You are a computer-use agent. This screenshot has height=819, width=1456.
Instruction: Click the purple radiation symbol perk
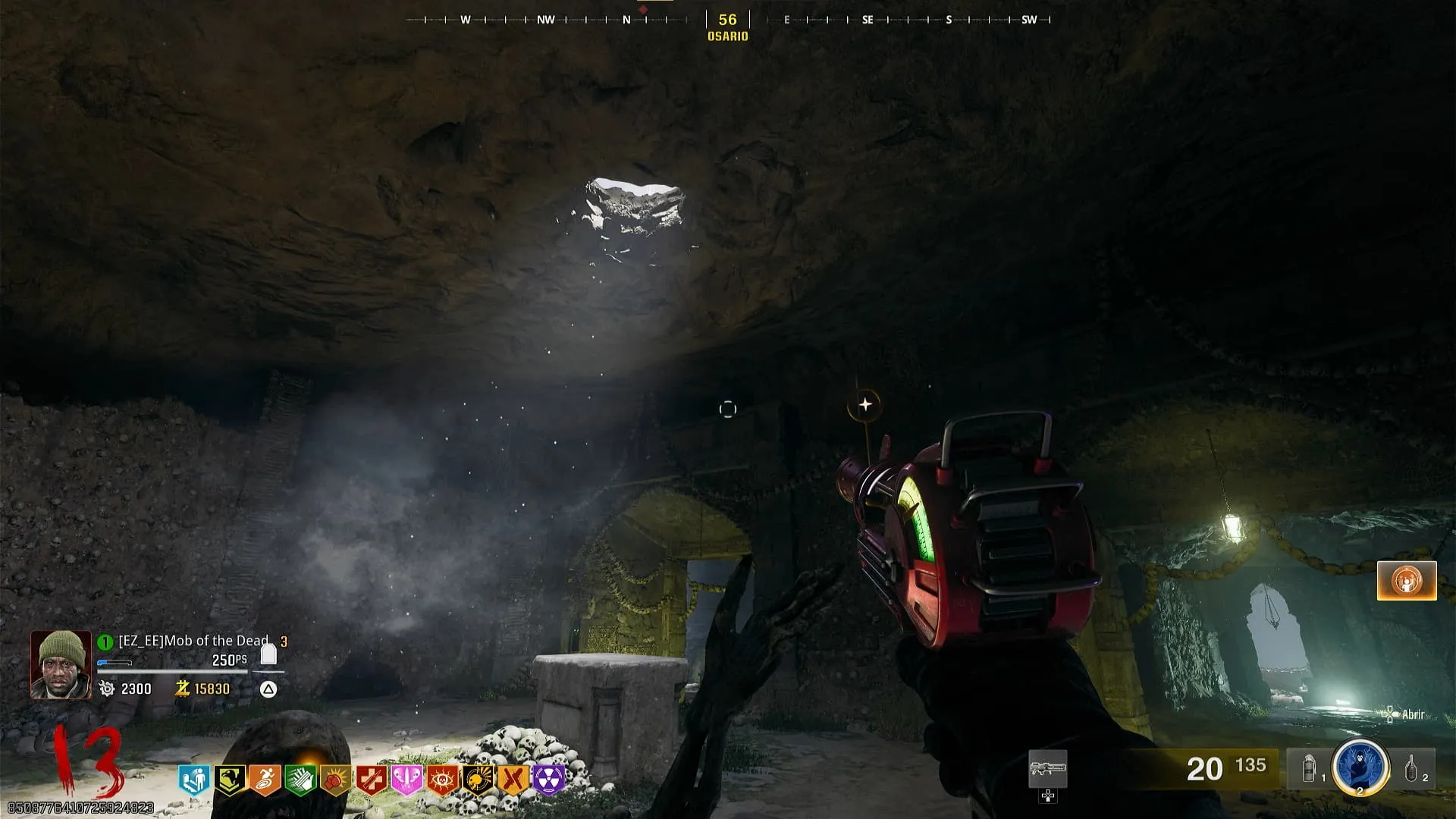point(548,779)
